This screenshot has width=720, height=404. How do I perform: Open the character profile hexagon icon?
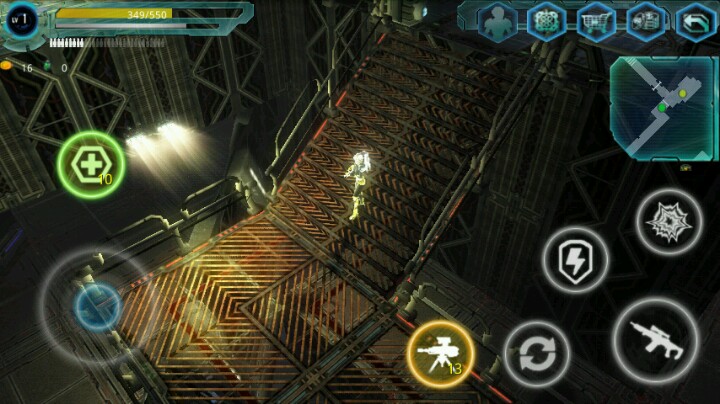tap(496, 21)
